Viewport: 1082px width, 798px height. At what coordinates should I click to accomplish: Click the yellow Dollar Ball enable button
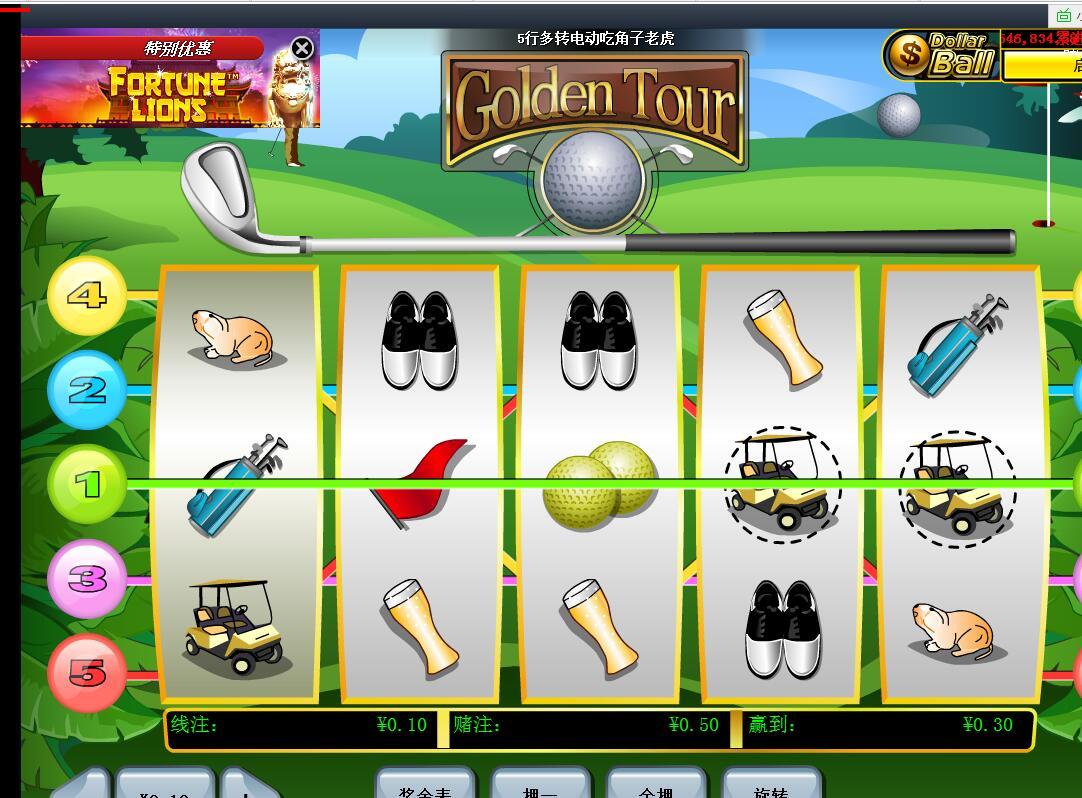coord(1042,66)
